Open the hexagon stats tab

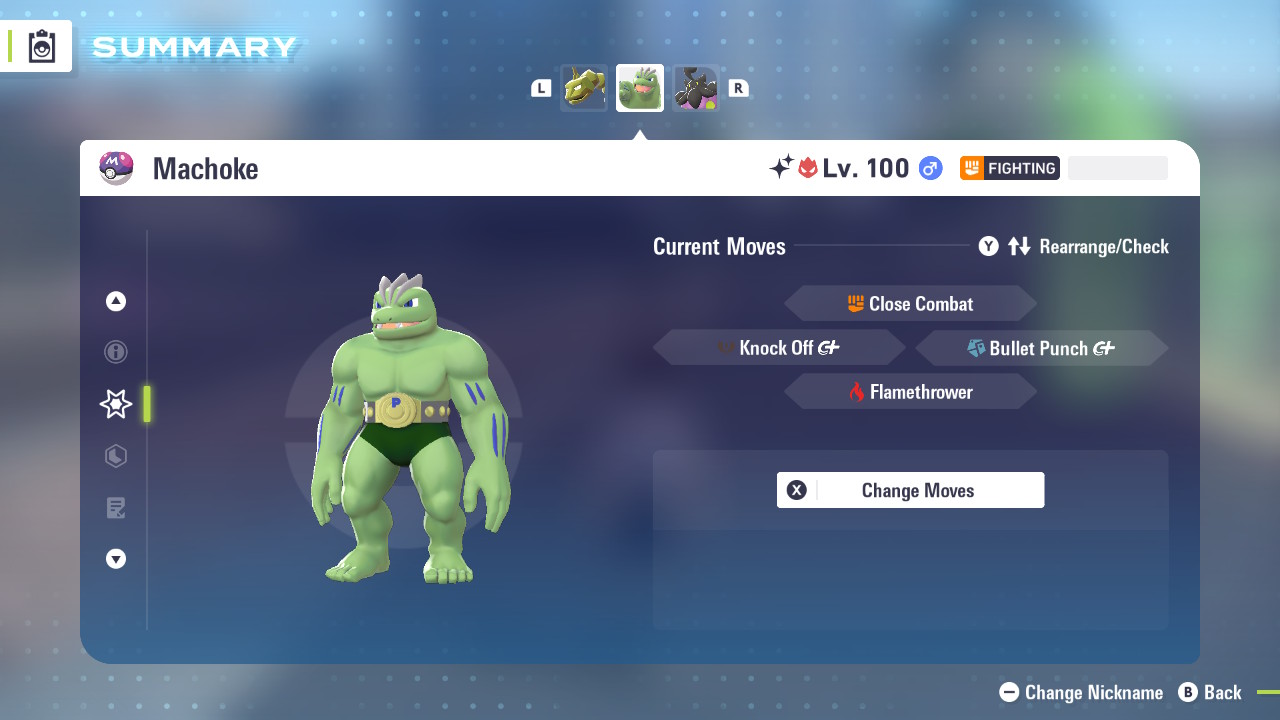click(116, 456)
